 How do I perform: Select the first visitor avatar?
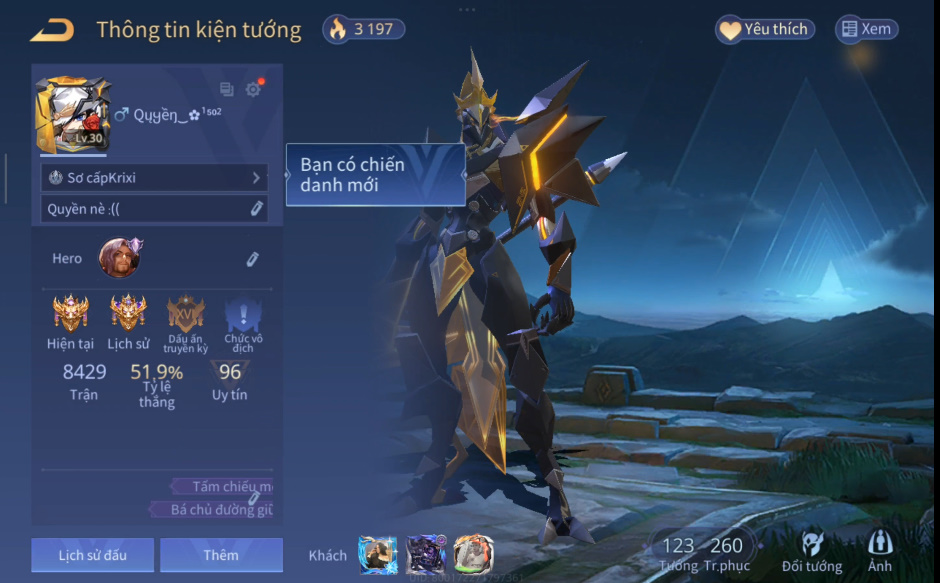coord(378,554)
